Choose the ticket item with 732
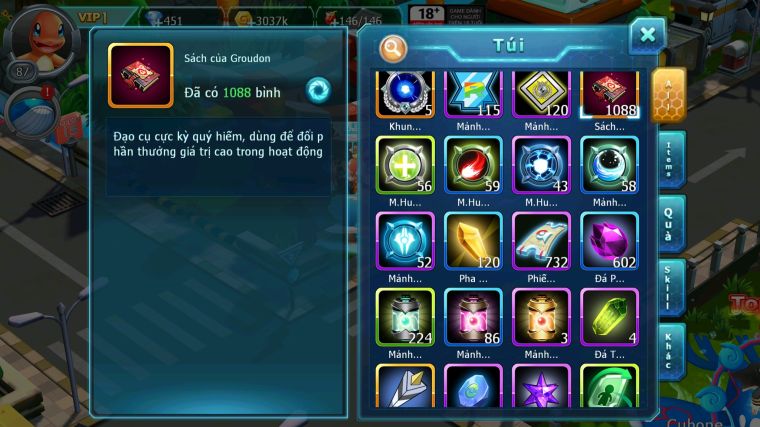Image resolution: width=760 pixels, height=427 pixels. point(542,241)
